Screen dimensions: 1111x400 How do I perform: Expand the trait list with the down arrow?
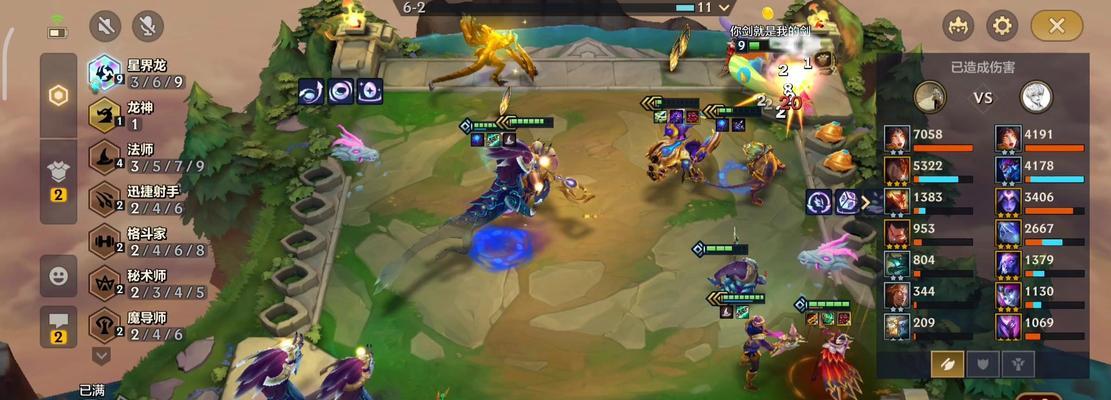(x=101, y=355)
